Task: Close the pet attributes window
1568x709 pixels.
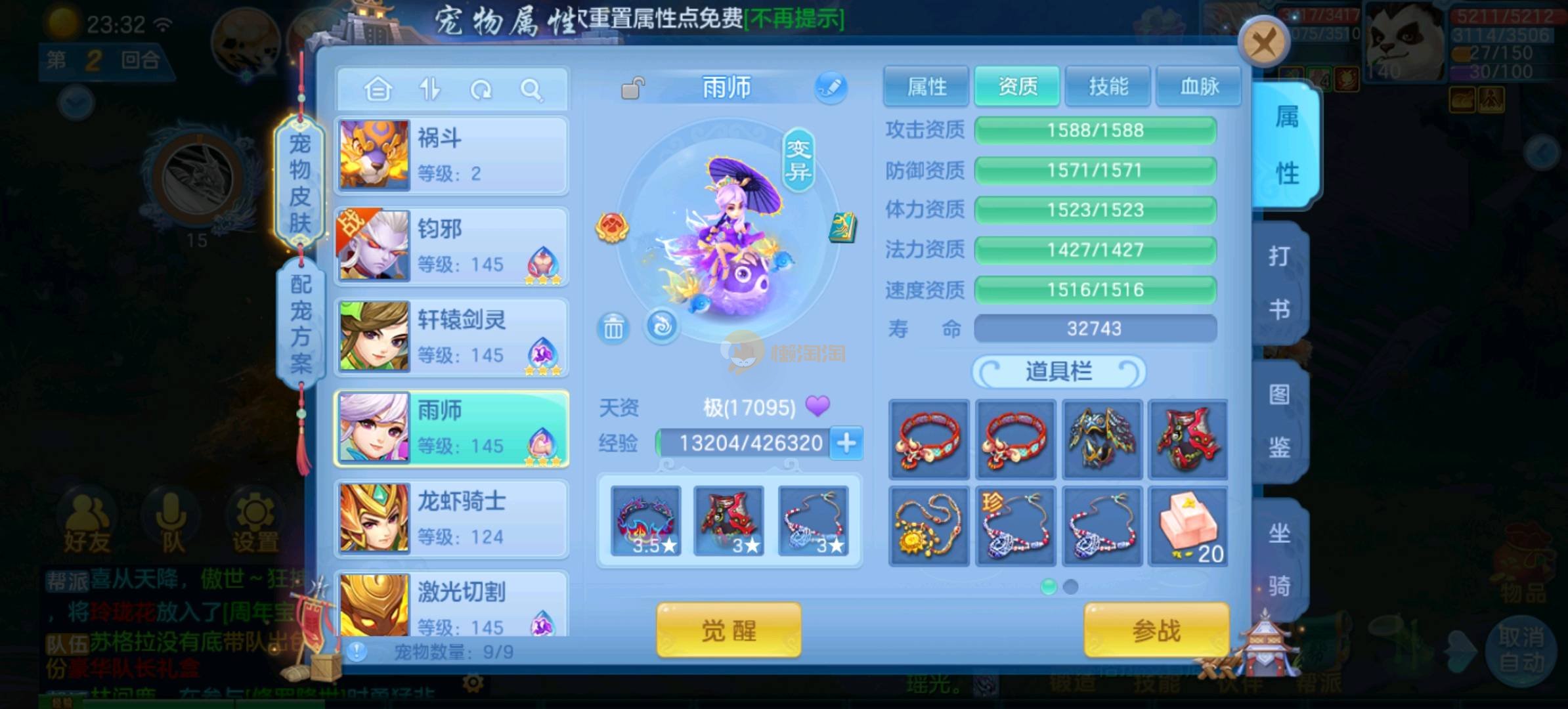Action: [x=1263, y=43]
